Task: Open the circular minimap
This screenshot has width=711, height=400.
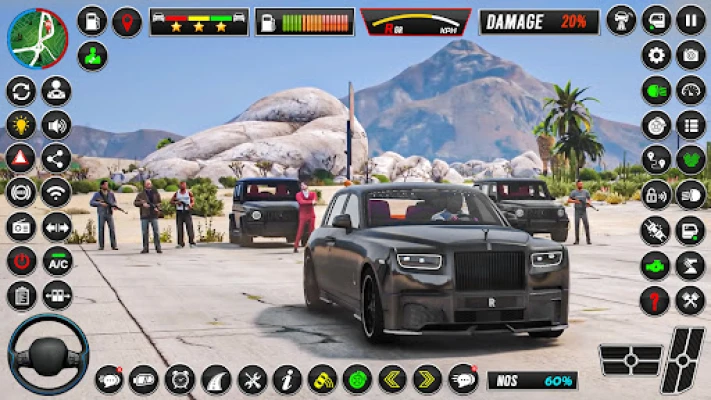Action: (37, 37)
